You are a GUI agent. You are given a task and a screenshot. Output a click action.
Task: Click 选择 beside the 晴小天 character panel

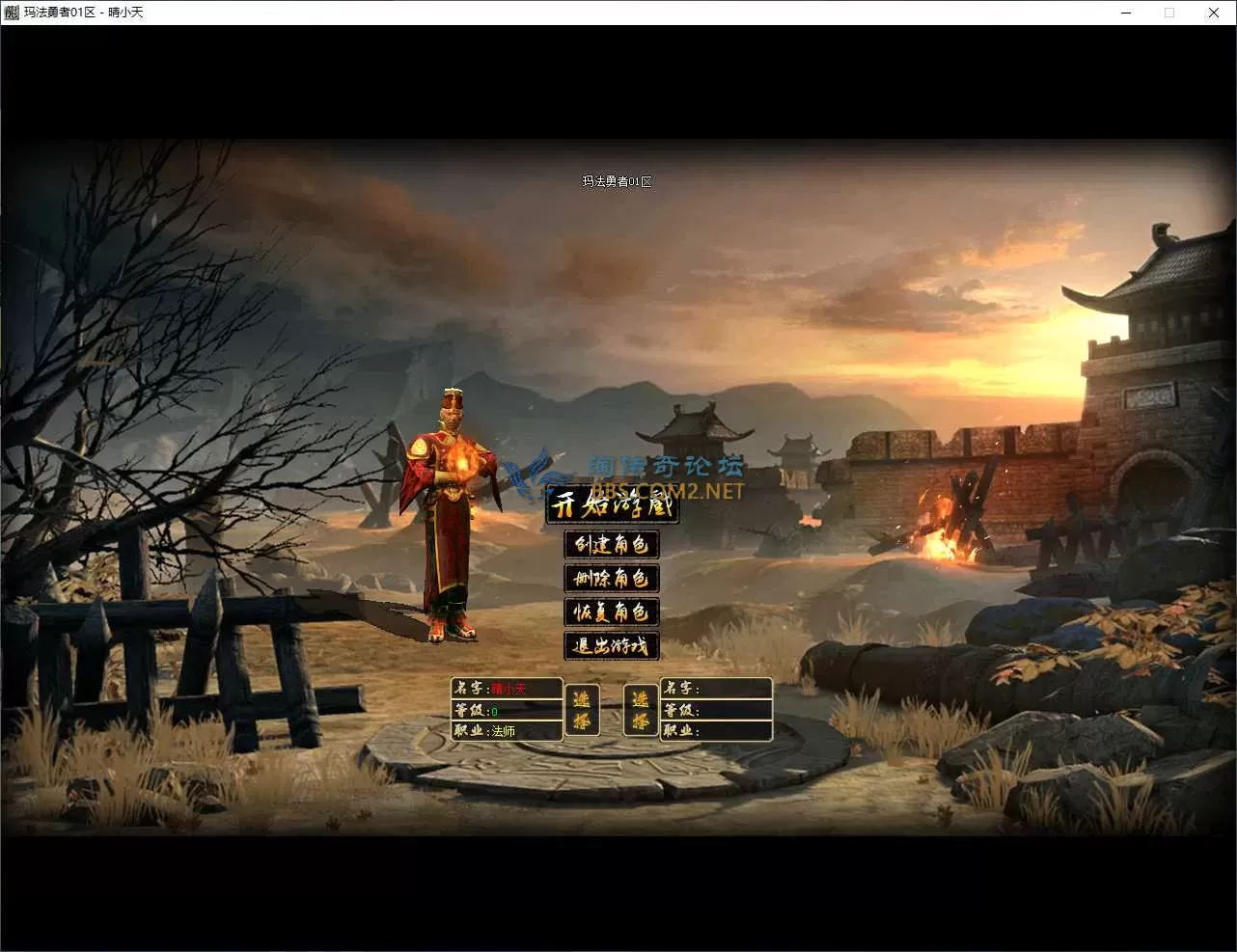tap(582, 710)
